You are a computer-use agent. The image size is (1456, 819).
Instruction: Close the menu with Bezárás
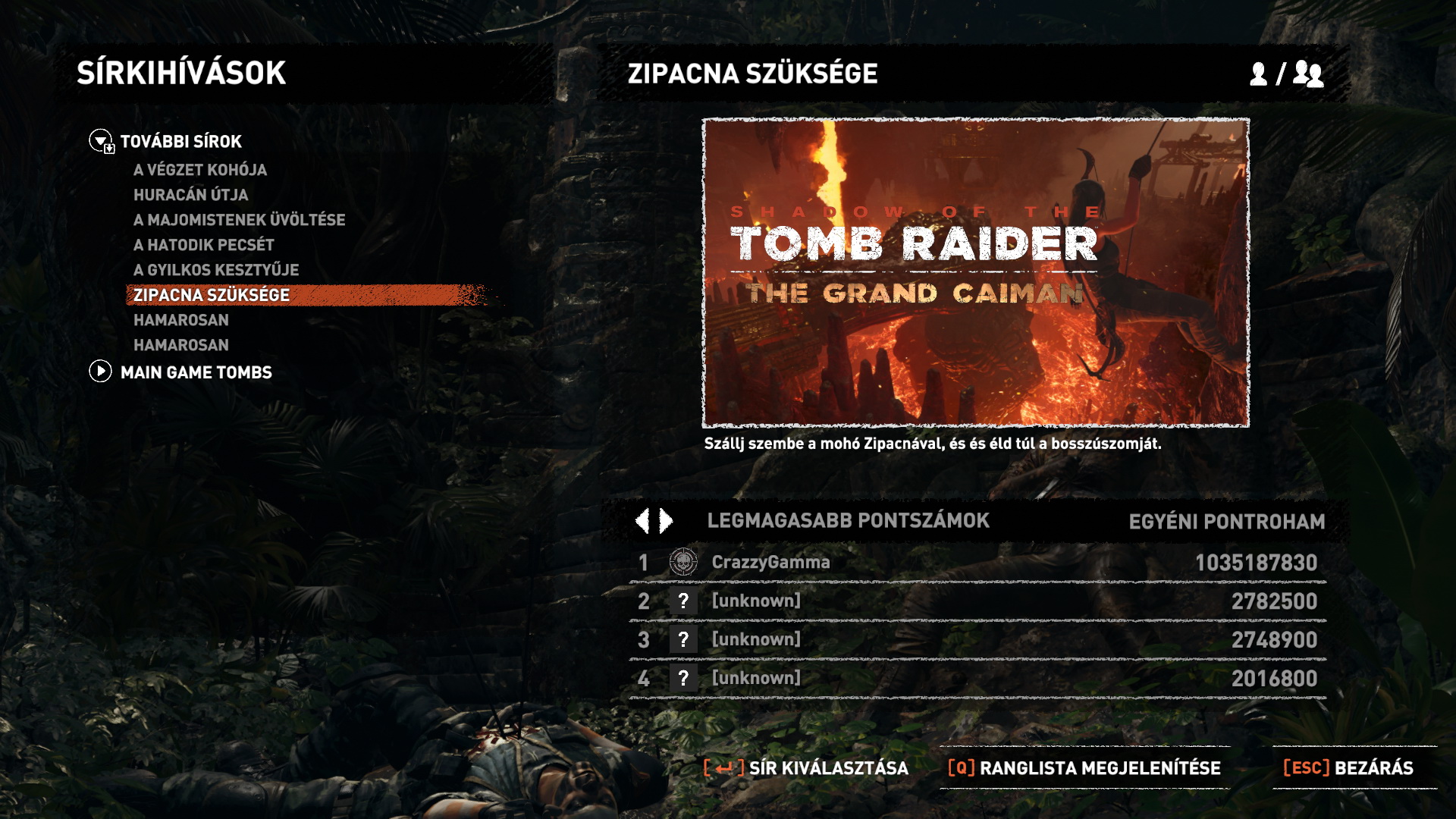[1348, 768]
